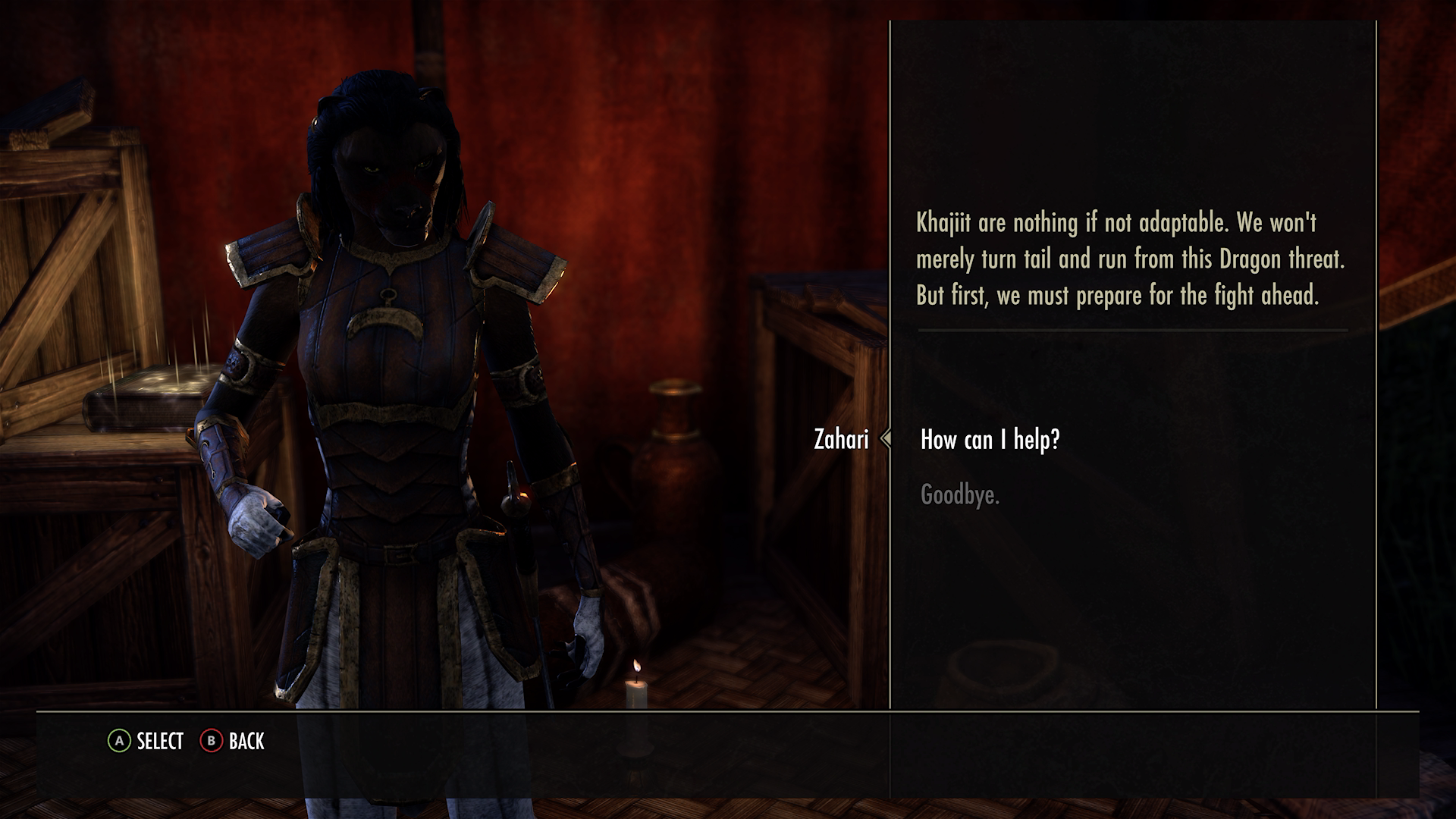Click the SELECT prompt in the bottom bar

pos(157,742)
